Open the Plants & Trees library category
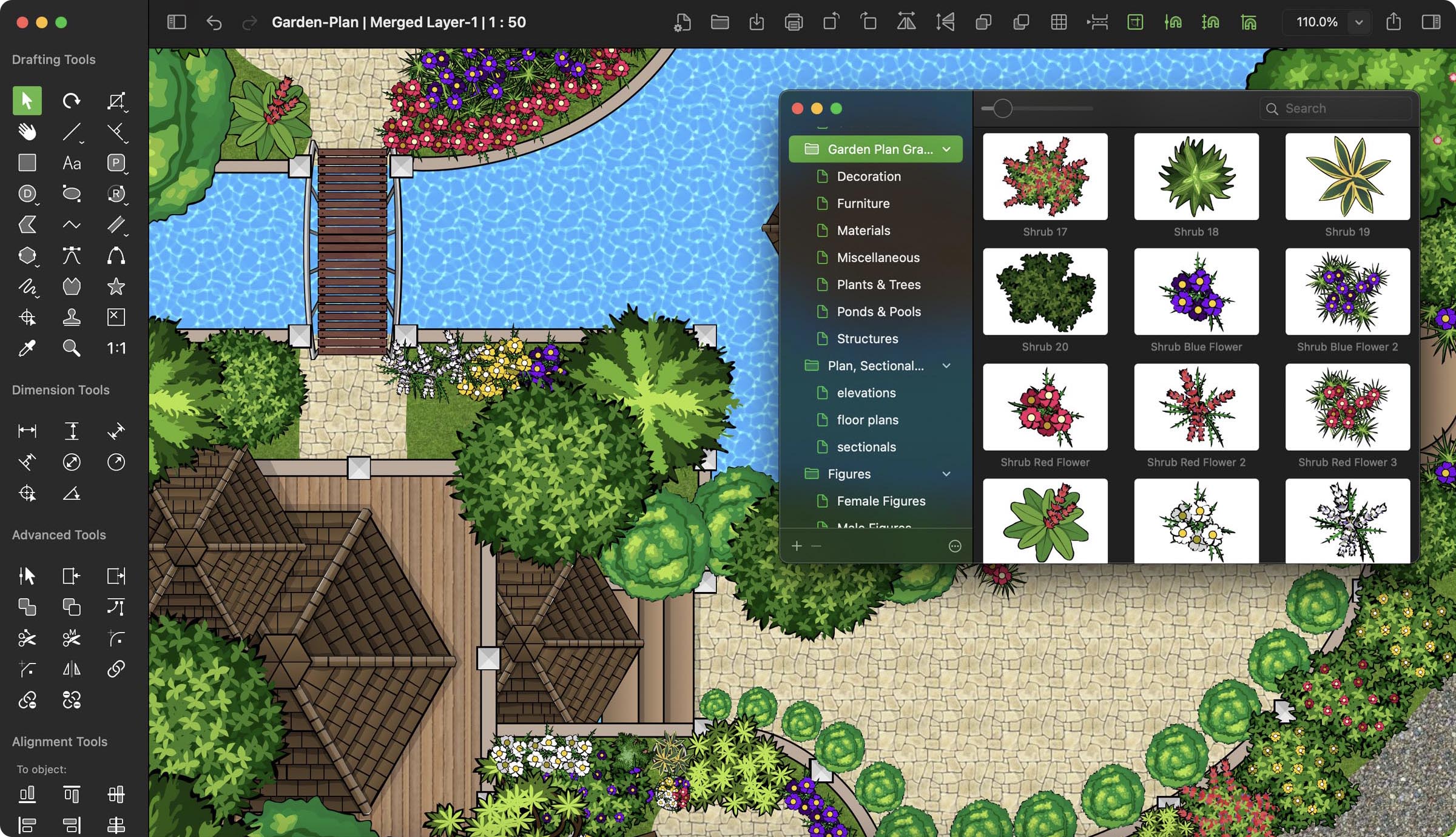Image resolution: width=1456 pixels, height=837 pixels. [878, 284]
